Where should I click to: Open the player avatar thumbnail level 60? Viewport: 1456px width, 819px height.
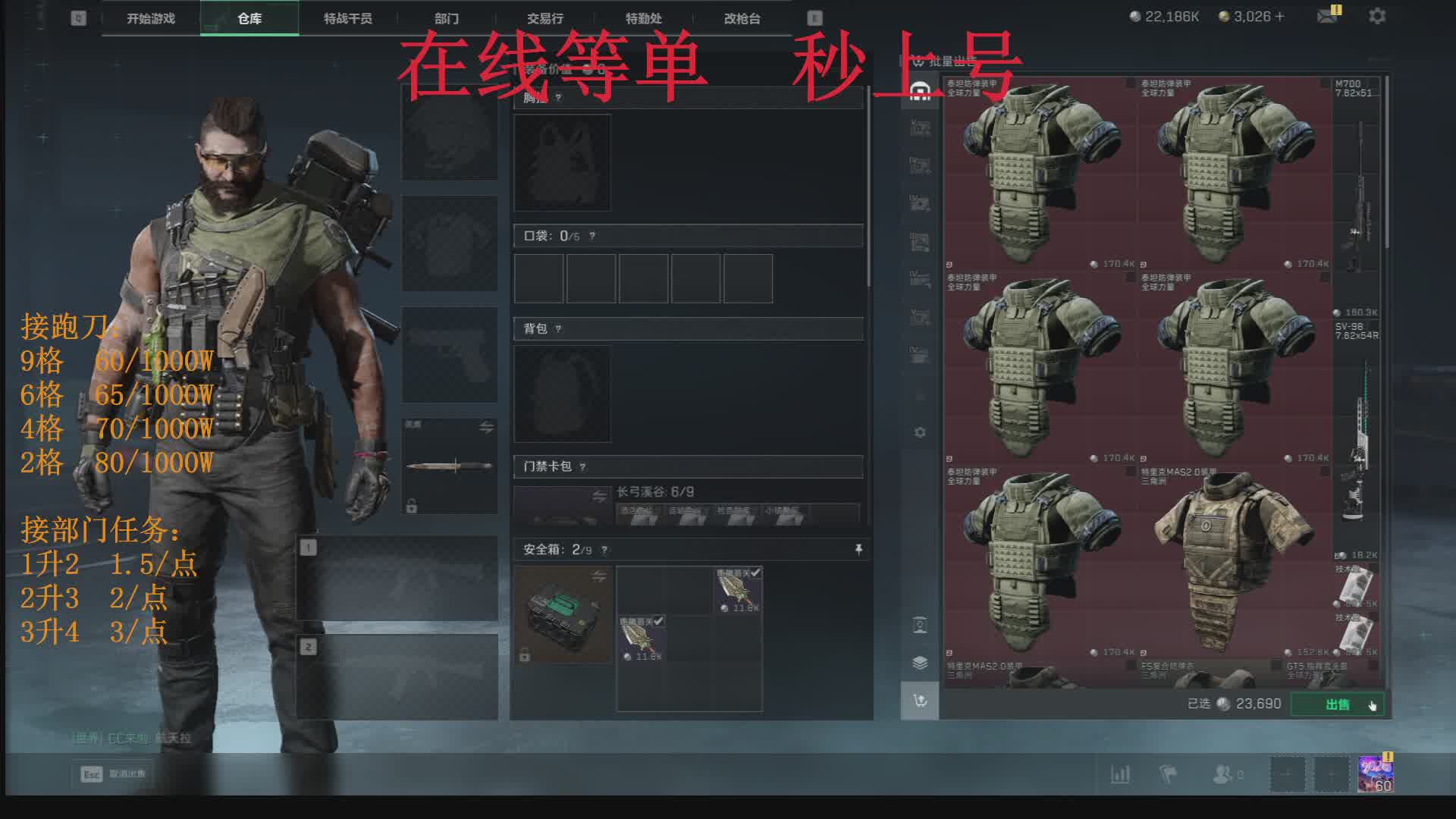pyautogui.click(x=1376, y=774)
